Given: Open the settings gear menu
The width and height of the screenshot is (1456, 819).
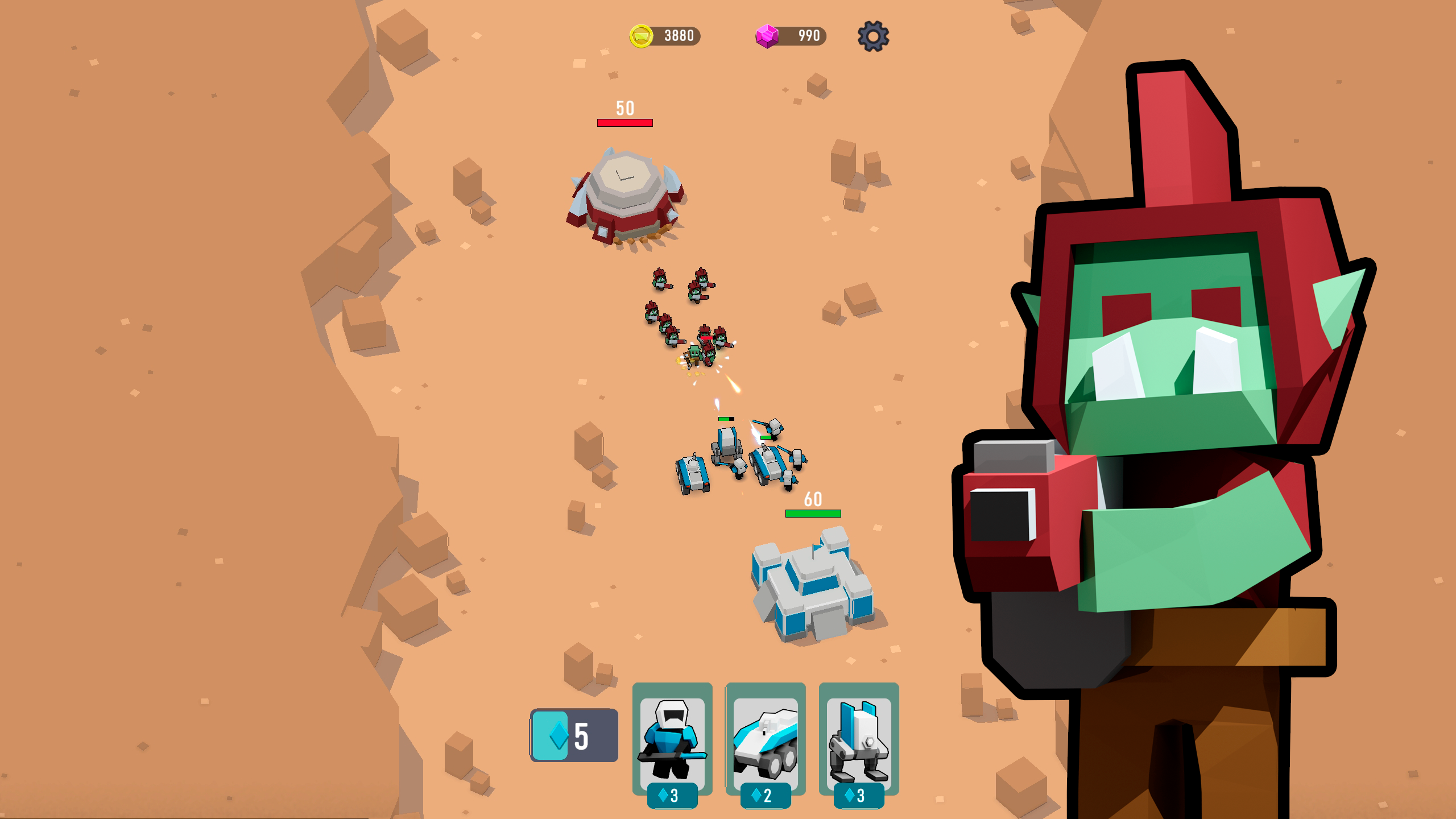Looking at the screenshot, I should [x=875, y=36].
